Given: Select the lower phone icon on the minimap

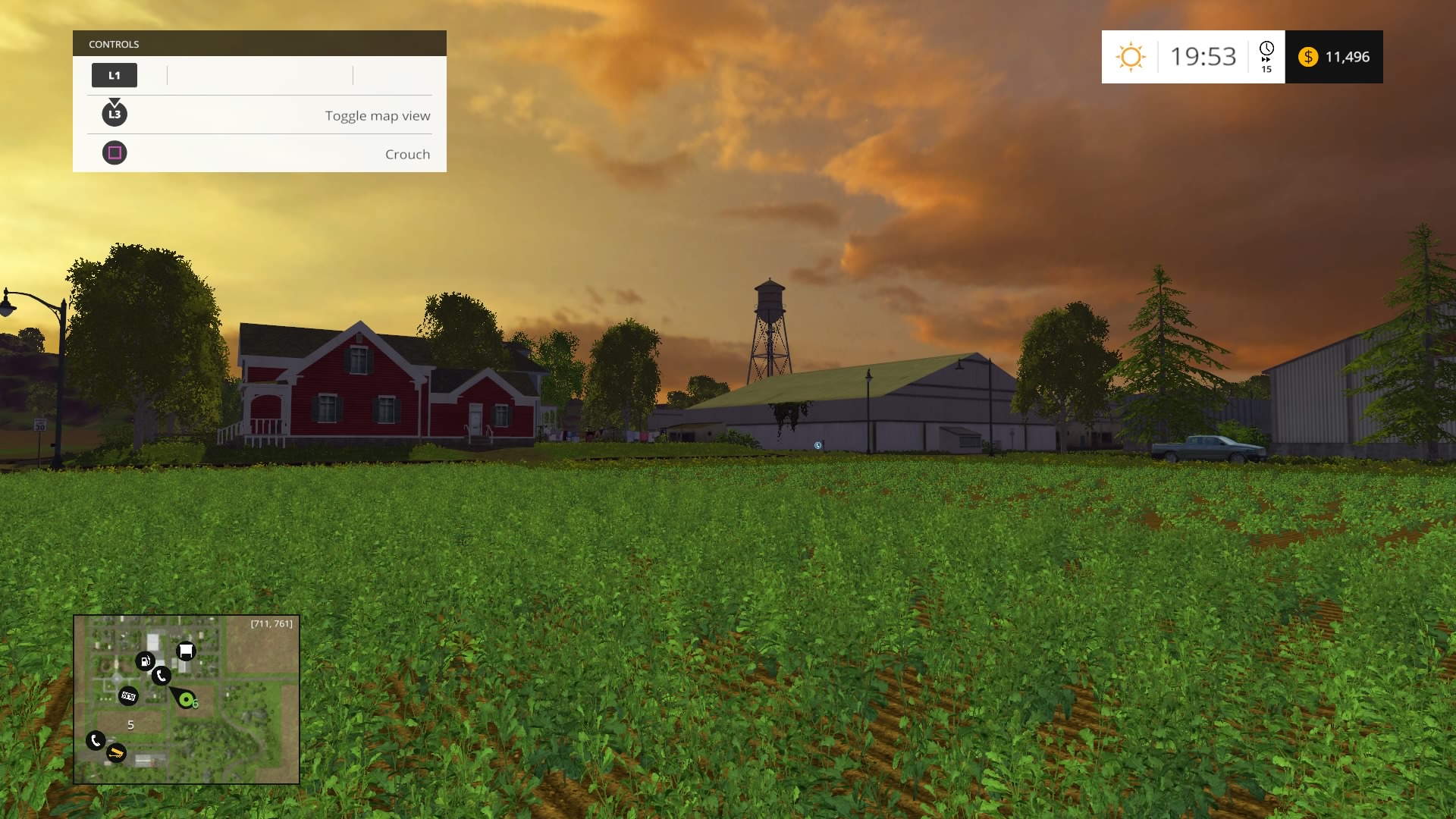Looking at the screenshot, I should pos(96,740).
